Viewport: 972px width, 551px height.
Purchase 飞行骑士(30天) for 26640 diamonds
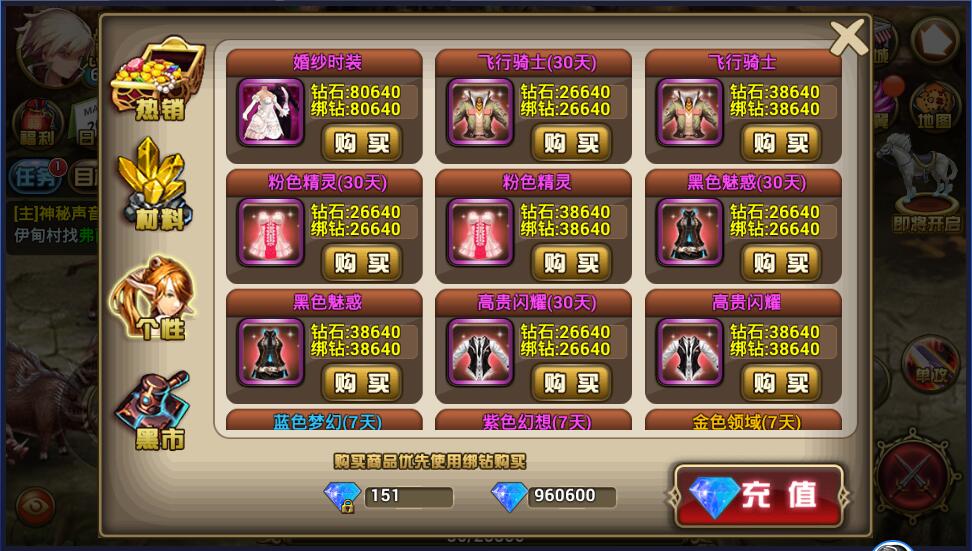[x=571, y=143]
